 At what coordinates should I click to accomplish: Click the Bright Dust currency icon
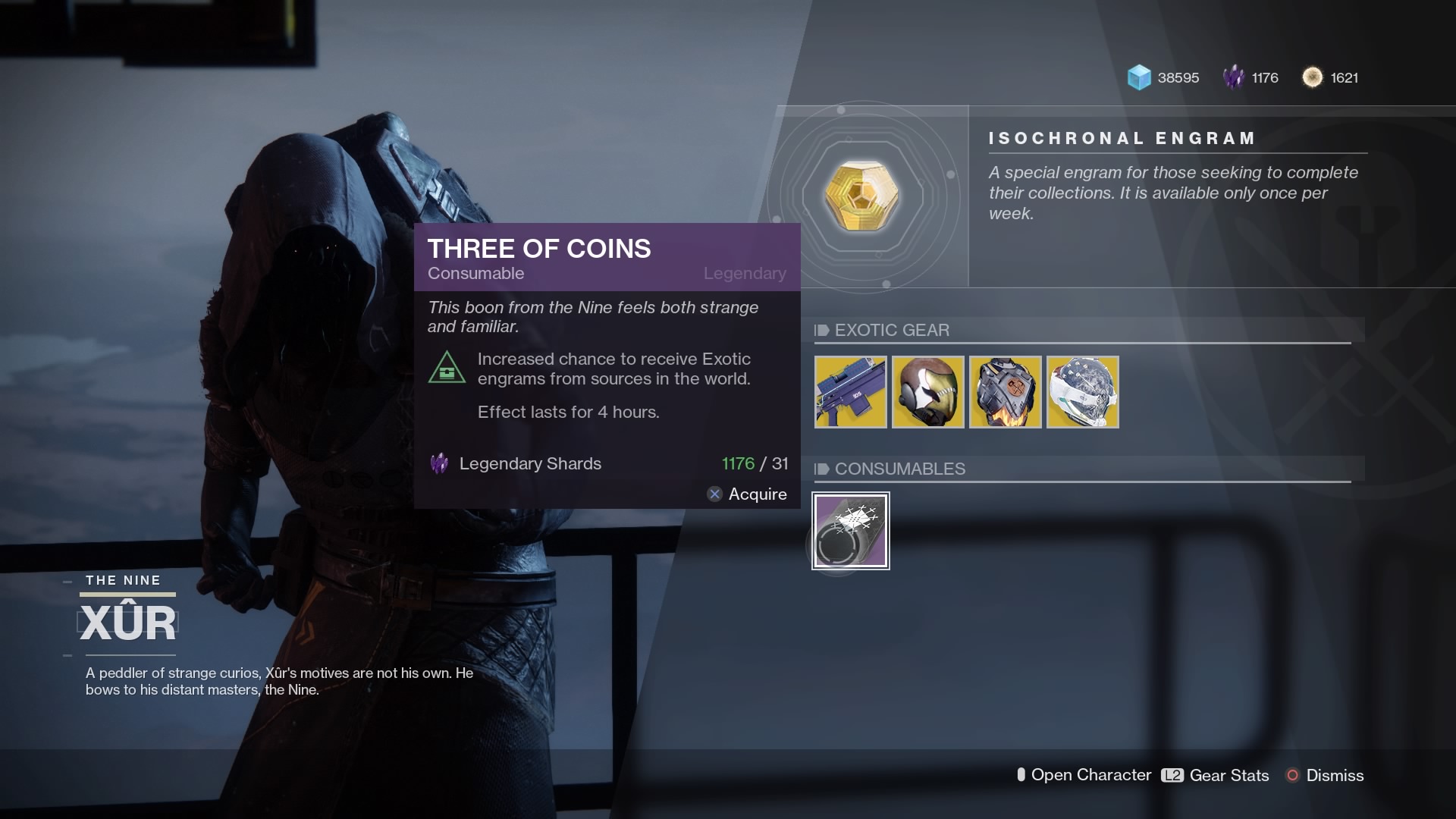point(1313,77)
